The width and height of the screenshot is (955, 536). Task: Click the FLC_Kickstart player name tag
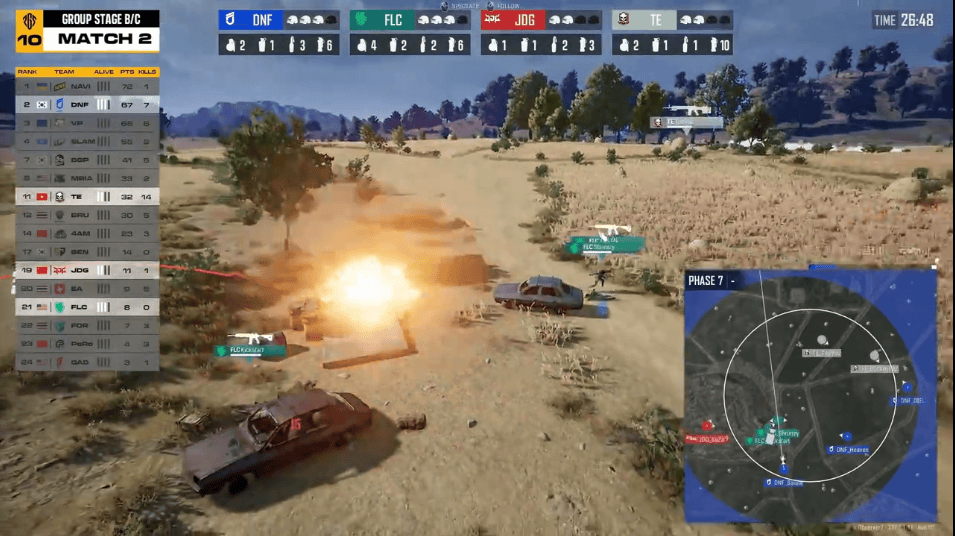pos(249,350)
